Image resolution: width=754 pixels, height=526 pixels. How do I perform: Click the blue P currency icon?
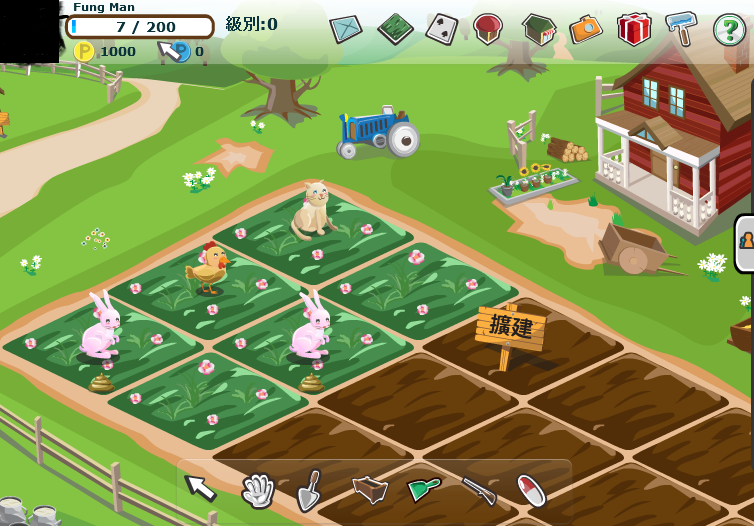tap(180, 51)
